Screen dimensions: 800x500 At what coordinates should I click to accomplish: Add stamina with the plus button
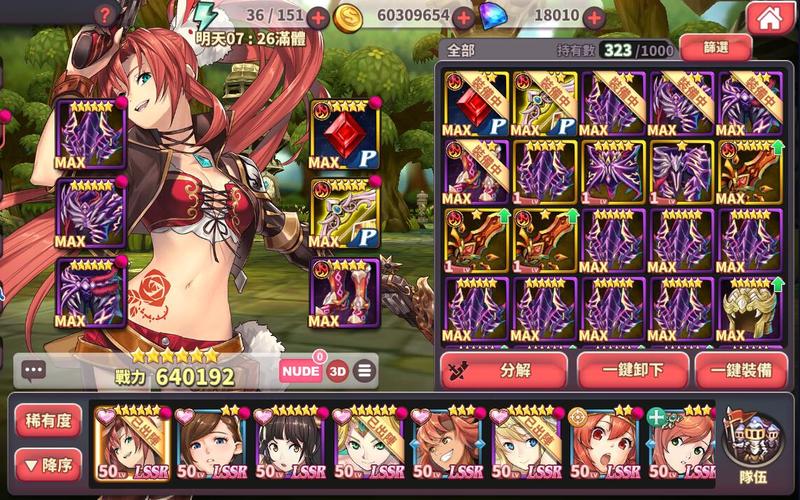tap(317, 18)
